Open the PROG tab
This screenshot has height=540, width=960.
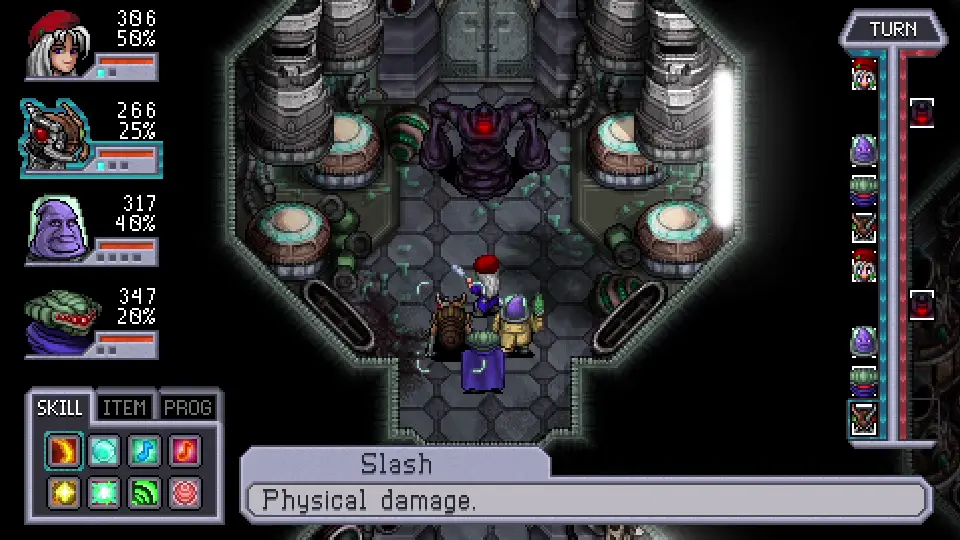pos(187,408)
